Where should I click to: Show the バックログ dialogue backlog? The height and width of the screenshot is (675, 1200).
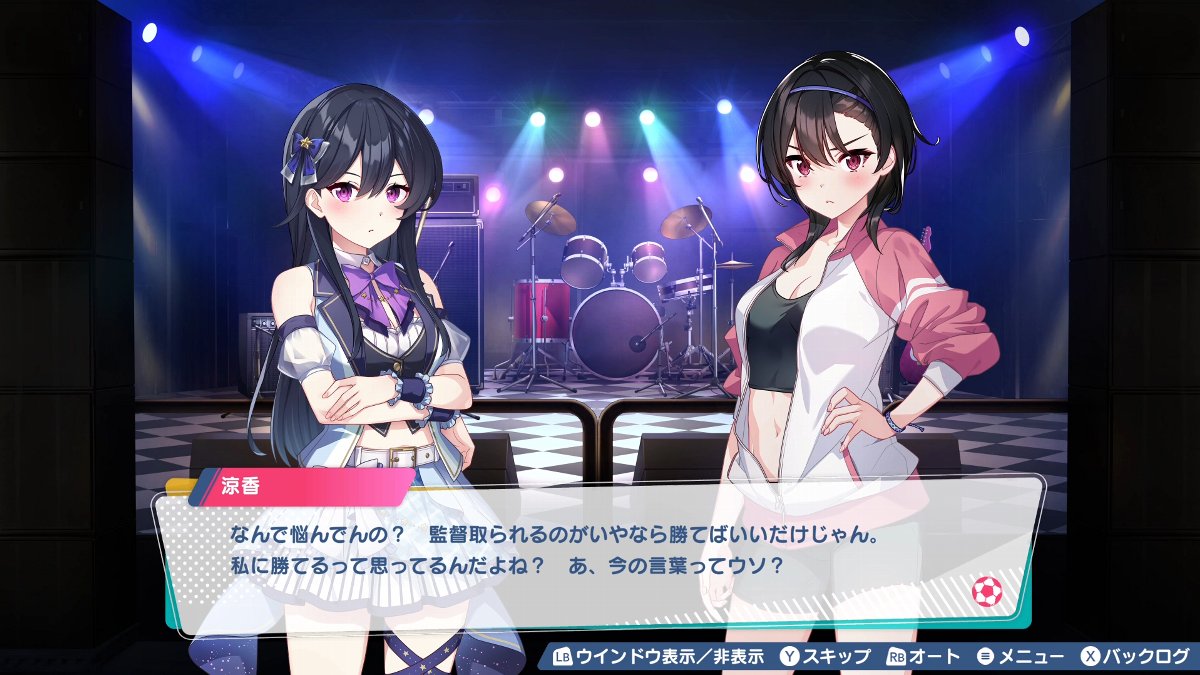1136,657
